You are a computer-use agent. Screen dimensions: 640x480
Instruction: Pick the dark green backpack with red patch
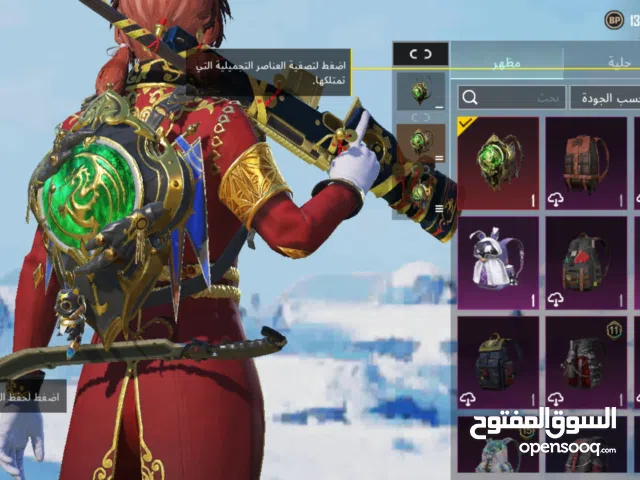tap(585, 263)
